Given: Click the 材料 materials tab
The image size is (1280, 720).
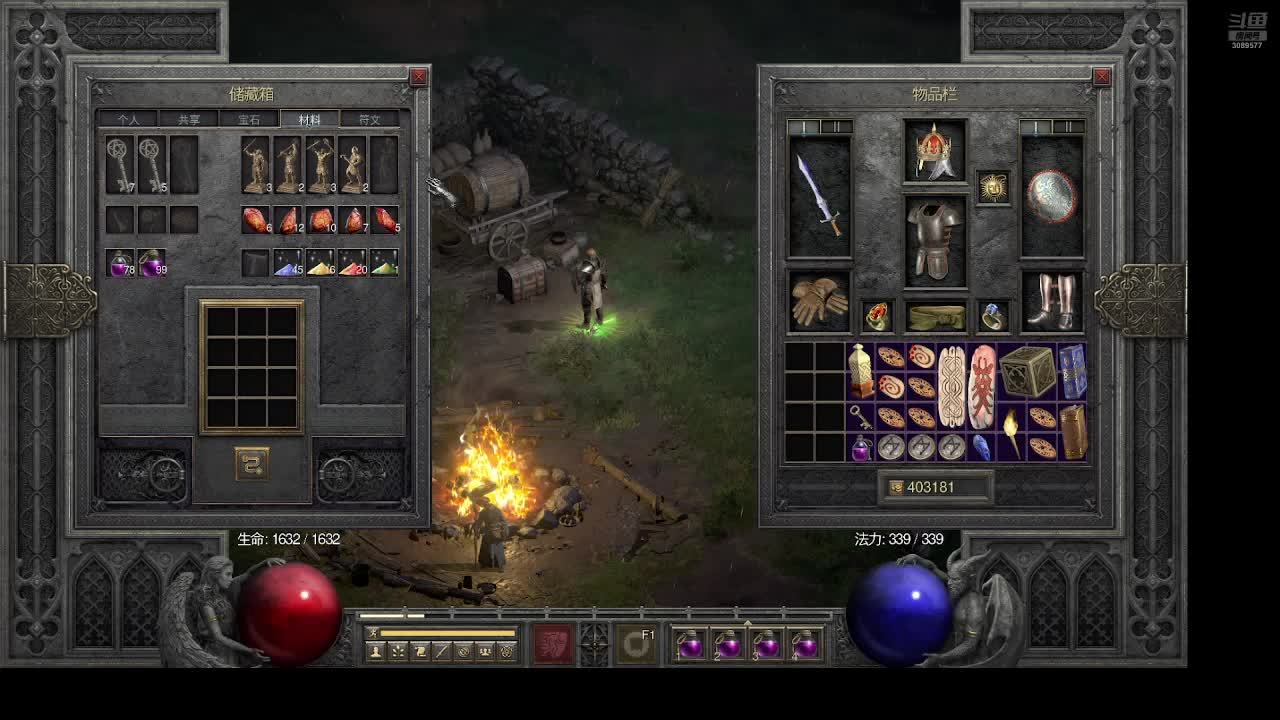Looking at the screenshot, I should [x=309, y=120].
